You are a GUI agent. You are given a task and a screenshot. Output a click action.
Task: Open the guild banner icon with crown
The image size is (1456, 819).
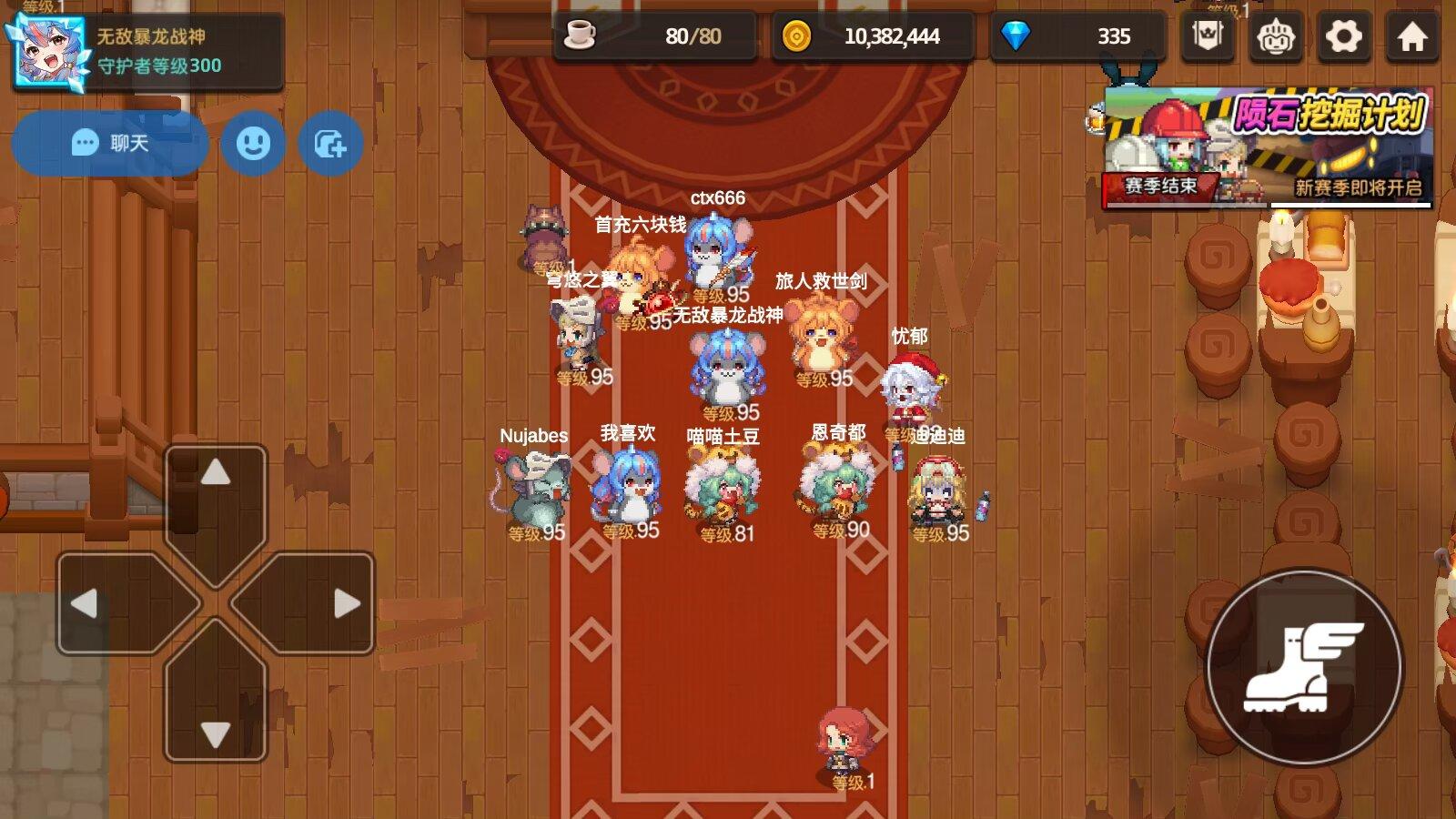(1206, 35)
